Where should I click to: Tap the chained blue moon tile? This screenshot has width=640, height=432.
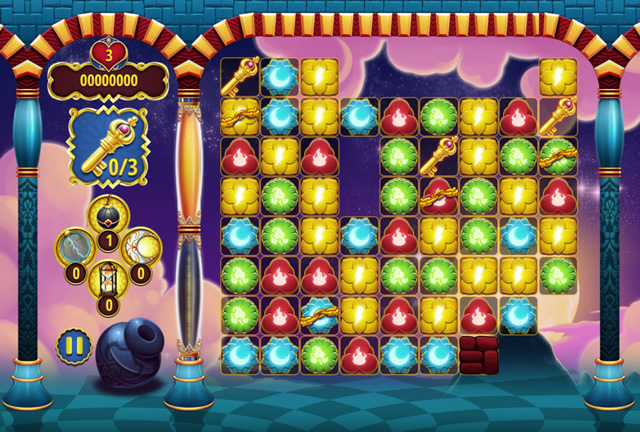(x=319, y=313)
